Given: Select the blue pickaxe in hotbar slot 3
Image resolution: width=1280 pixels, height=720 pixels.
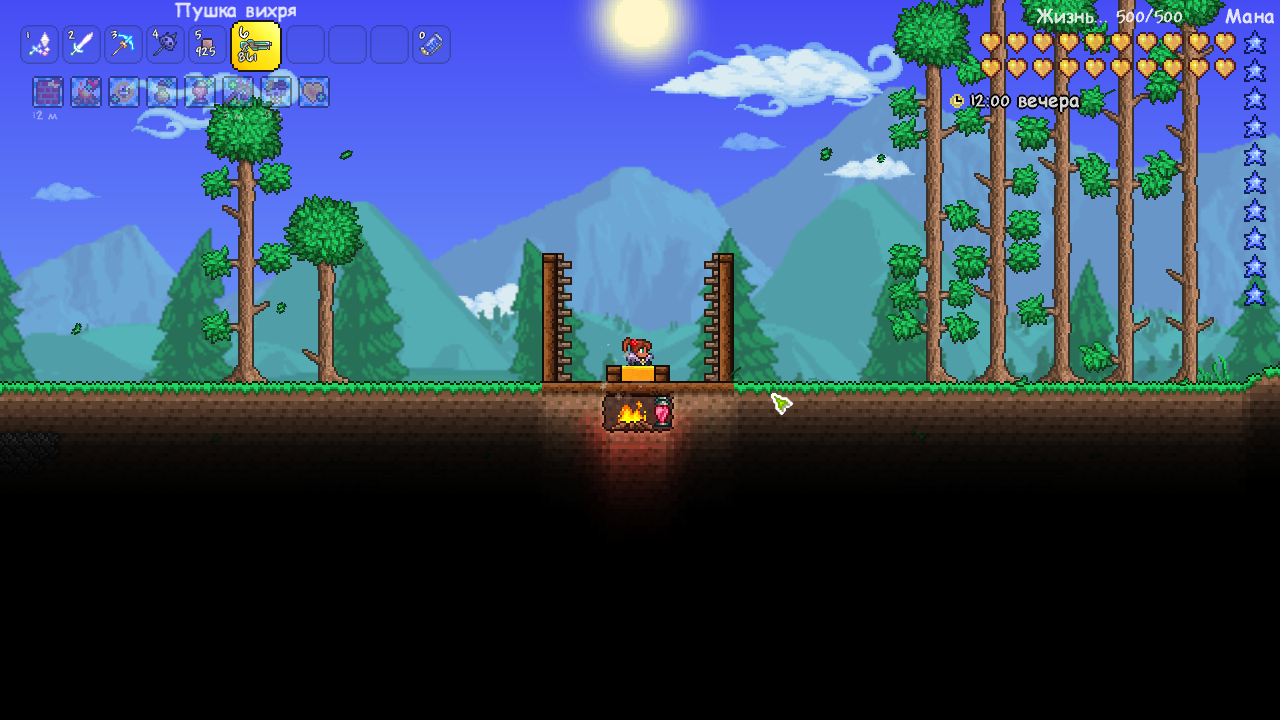Looking at the screenshot, I should pyautogui.click(x=123, y=44).
